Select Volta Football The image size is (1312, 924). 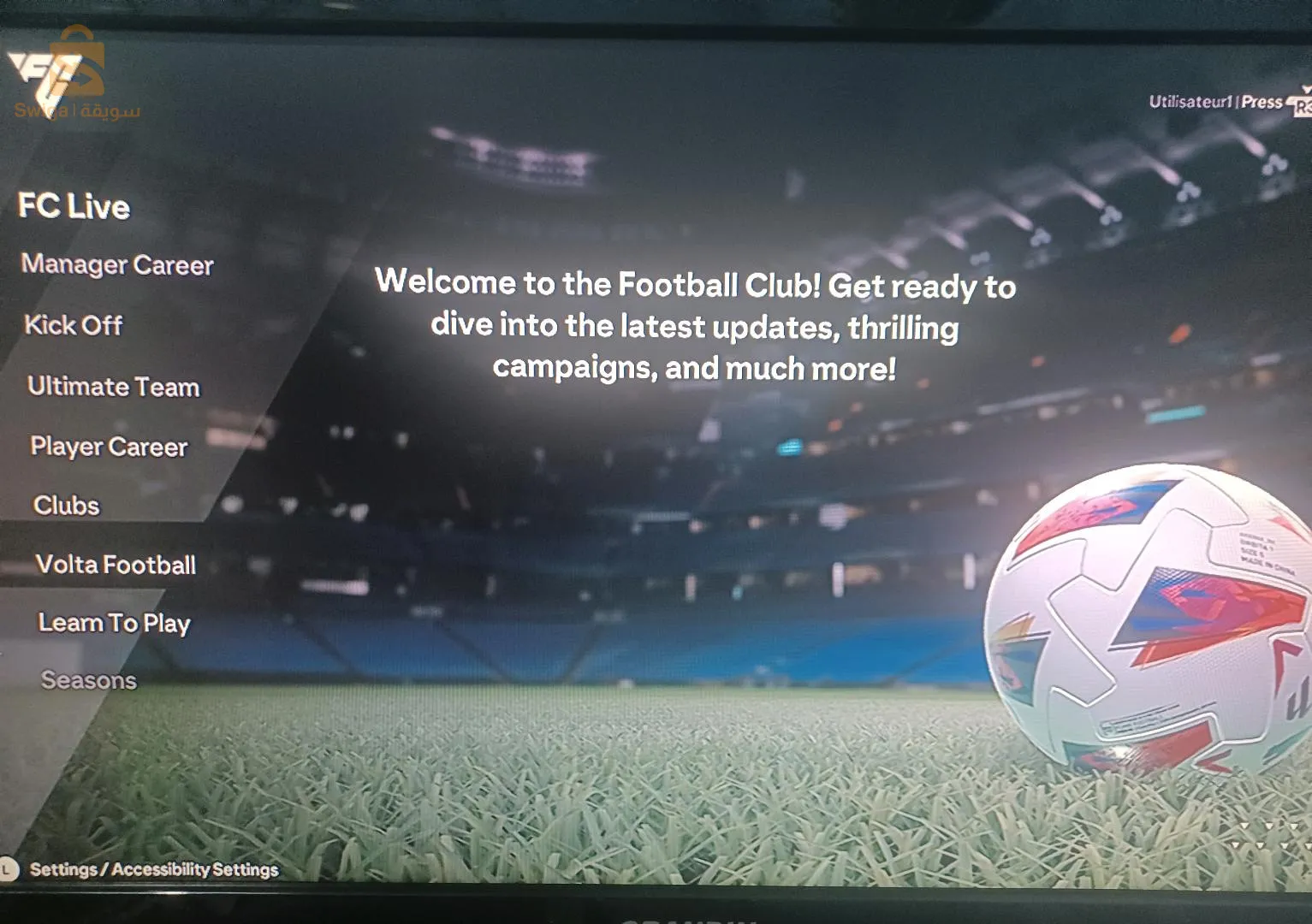coord(116,565)
